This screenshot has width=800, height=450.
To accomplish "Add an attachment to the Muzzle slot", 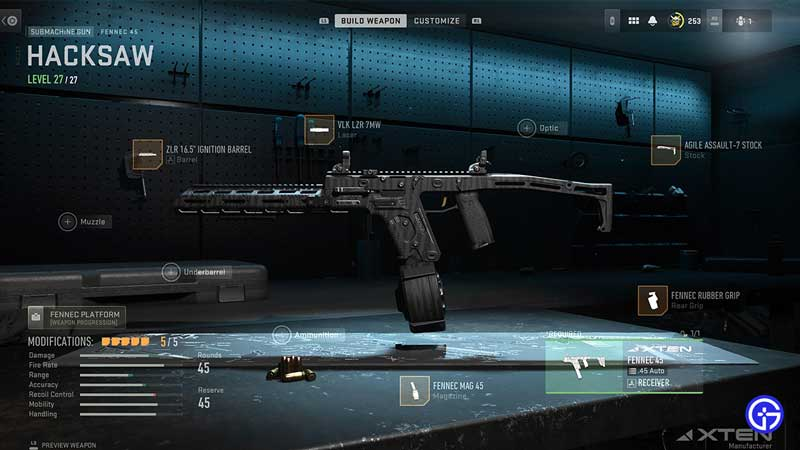I will [x=68, y=221].
